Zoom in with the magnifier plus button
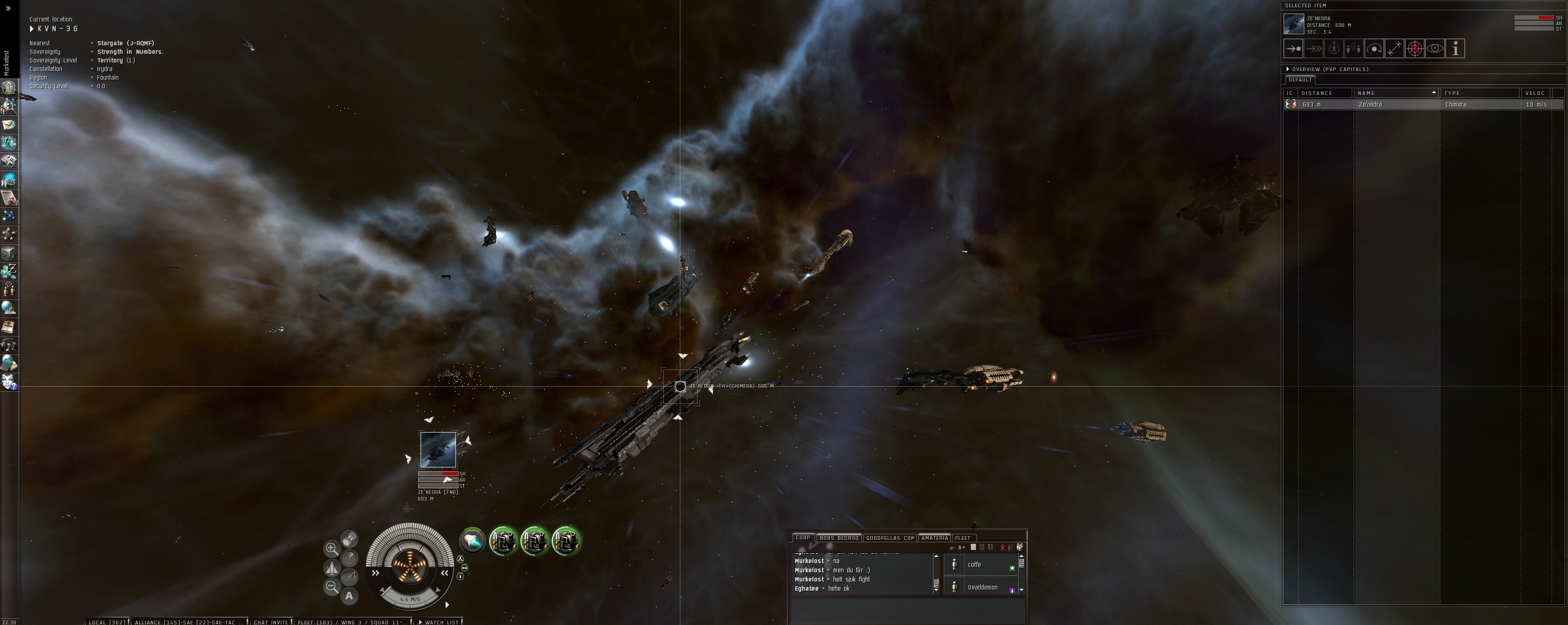Viewport: 1568px width, 625px height. [332, 548]
